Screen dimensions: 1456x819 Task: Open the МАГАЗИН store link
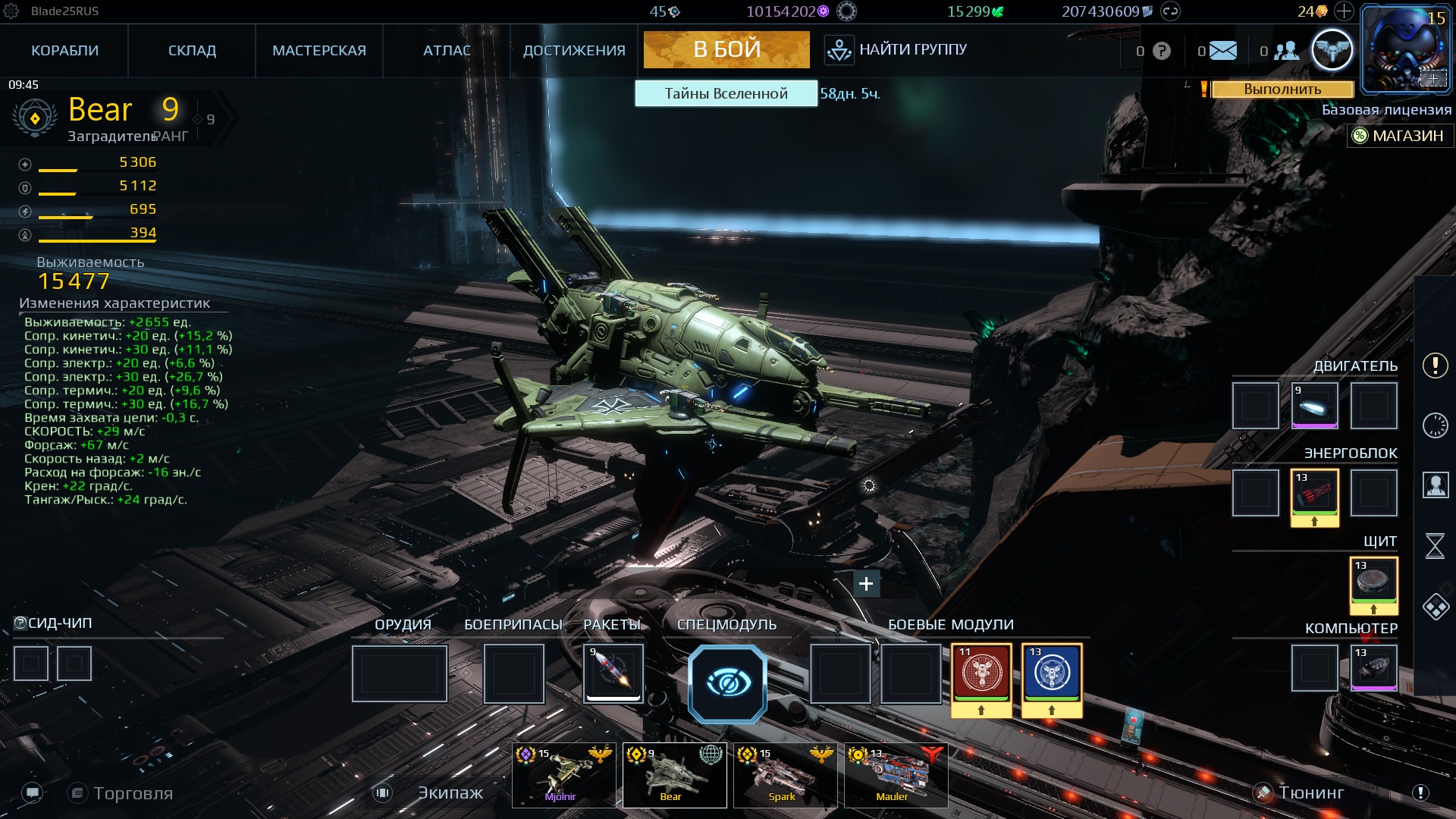pos(1399,136)
